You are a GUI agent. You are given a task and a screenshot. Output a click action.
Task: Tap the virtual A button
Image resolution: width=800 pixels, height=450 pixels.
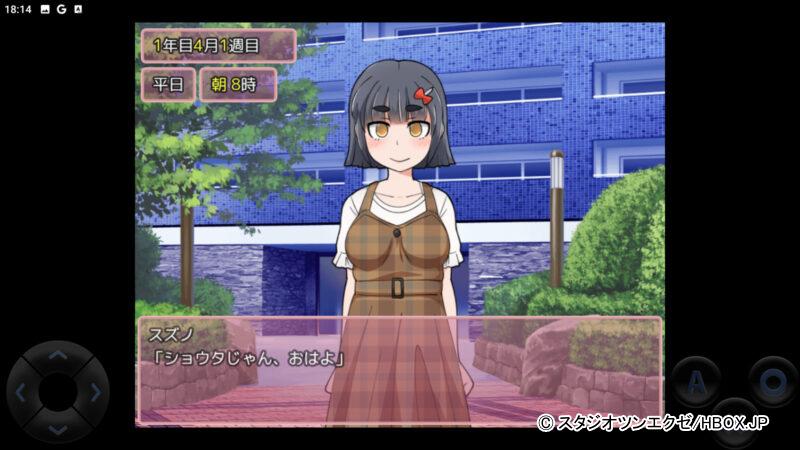695,381
